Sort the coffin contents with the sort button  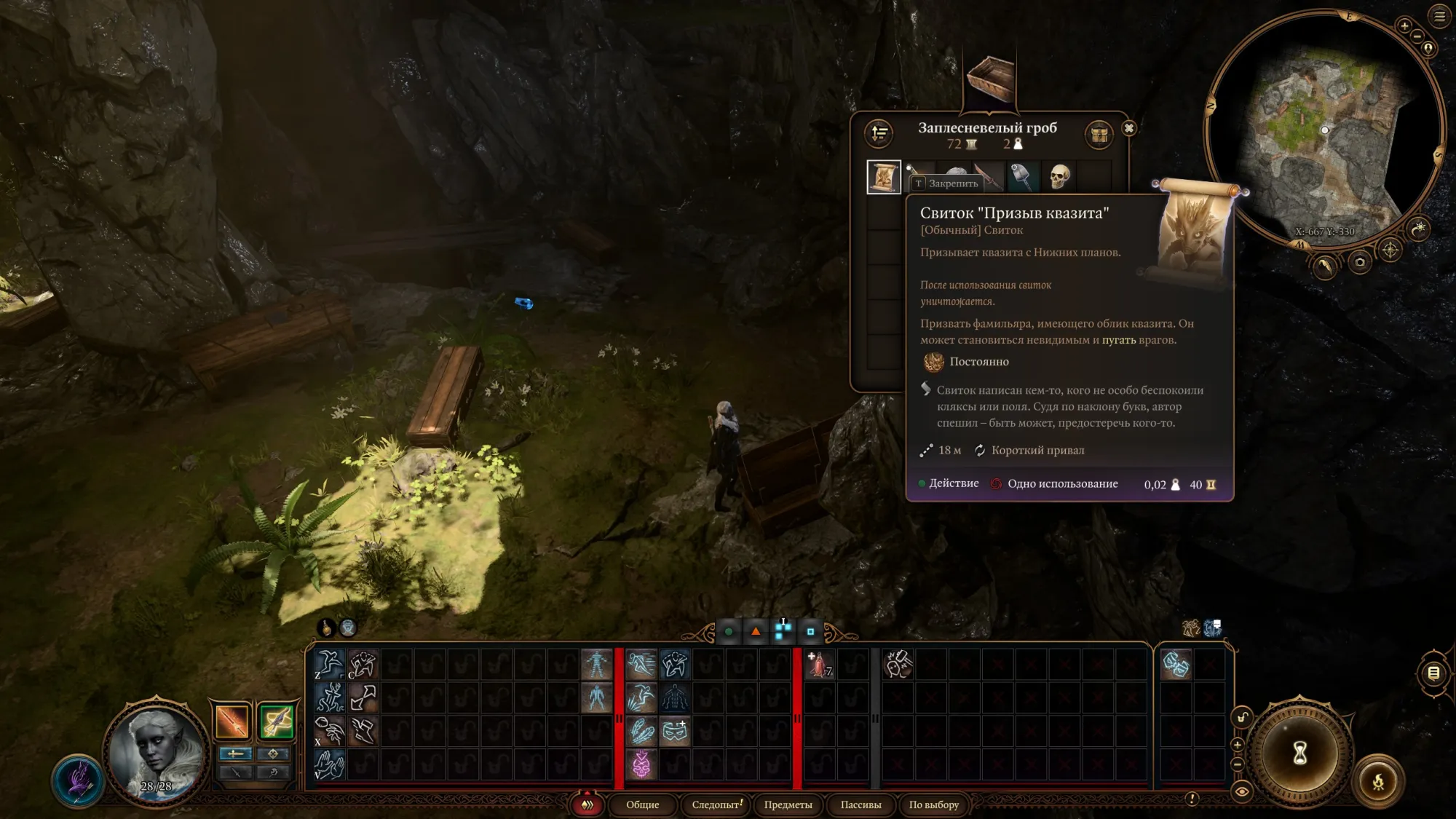tap(879, 133)
